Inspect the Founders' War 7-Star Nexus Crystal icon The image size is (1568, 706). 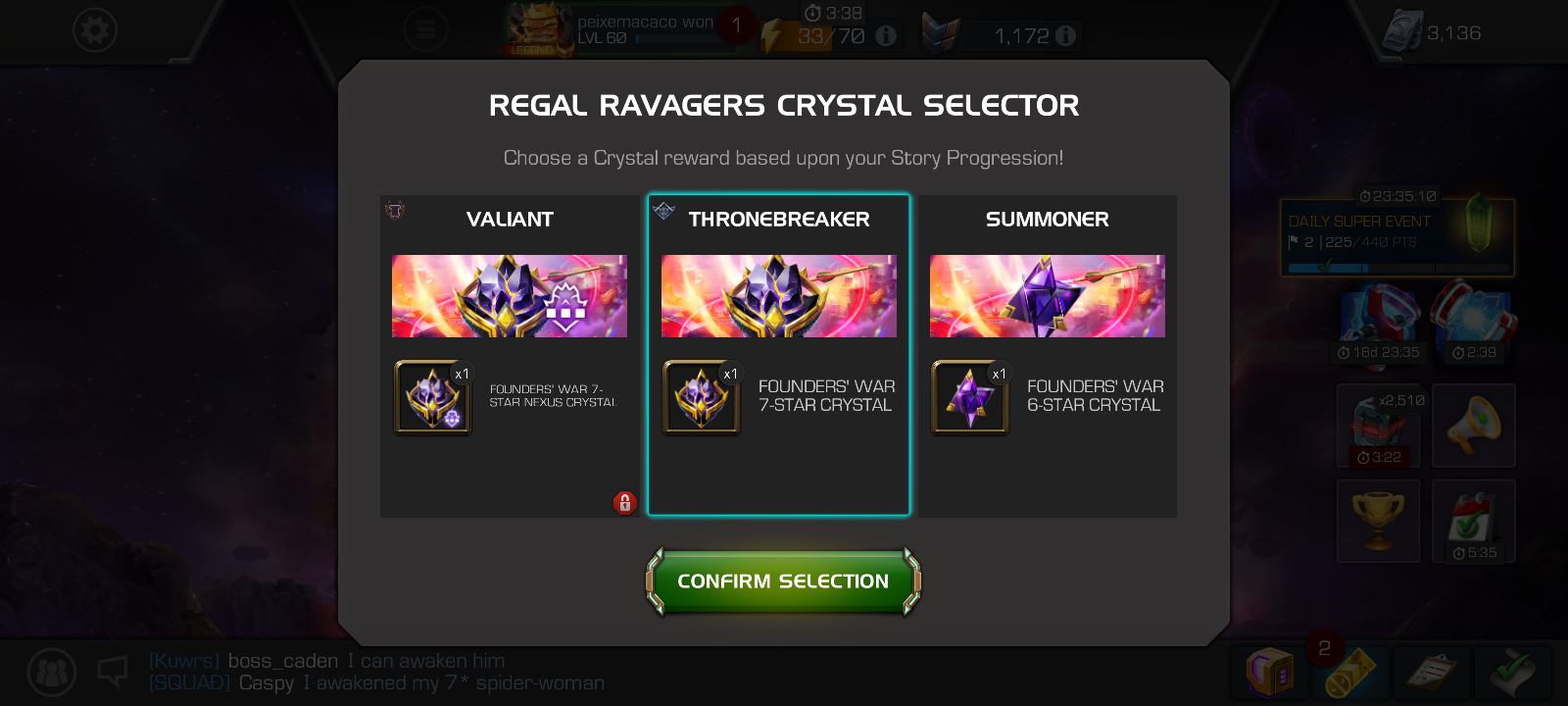tap(433, 397)
